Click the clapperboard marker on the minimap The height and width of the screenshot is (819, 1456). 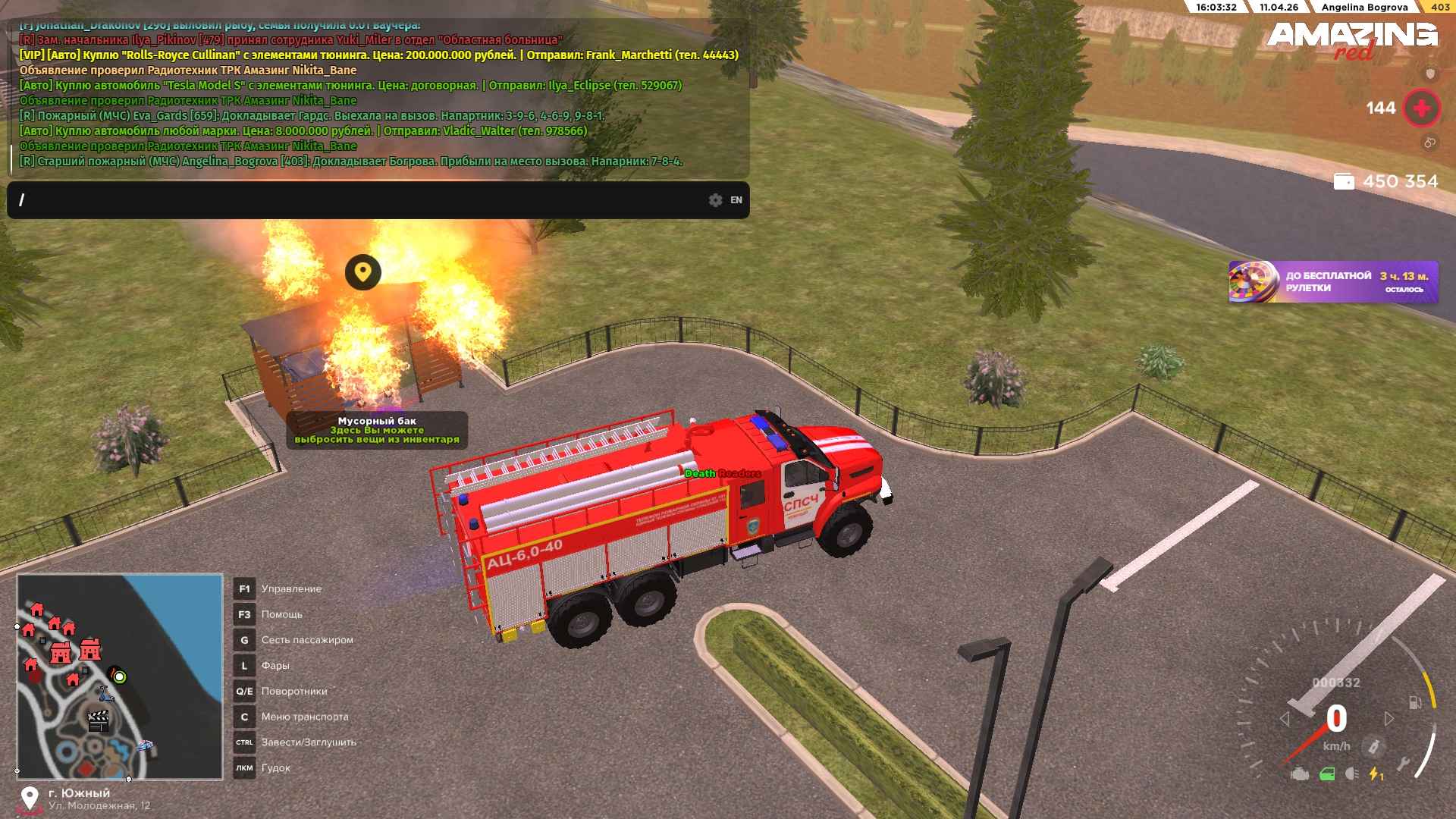(x=99, y=720)
